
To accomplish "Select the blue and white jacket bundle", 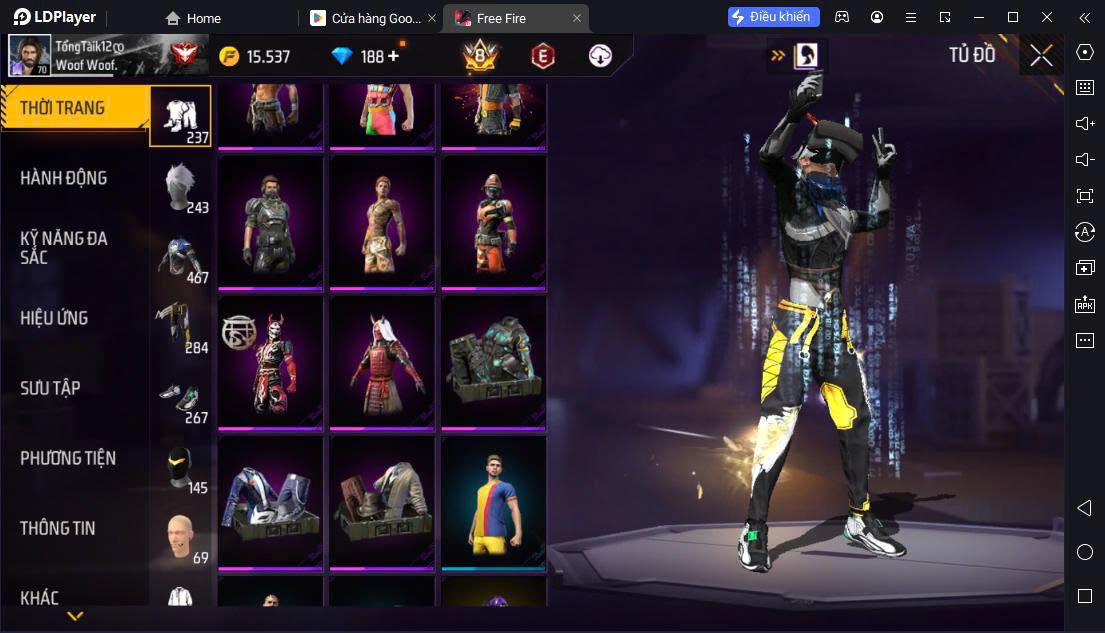I will [x=270, y=500].
